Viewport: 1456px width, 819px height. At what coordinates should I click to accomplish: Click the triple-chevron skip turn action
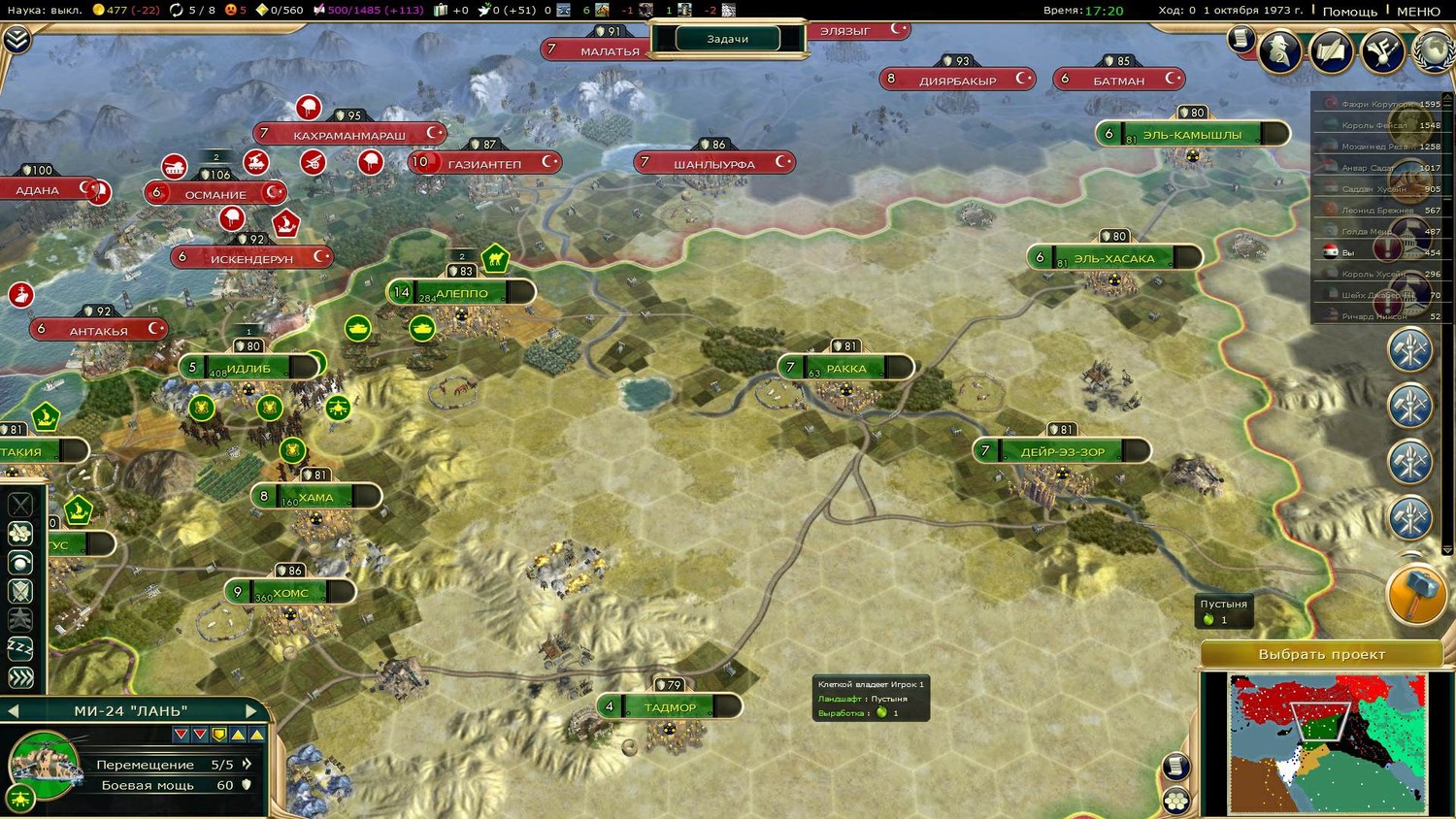(20, 677)
